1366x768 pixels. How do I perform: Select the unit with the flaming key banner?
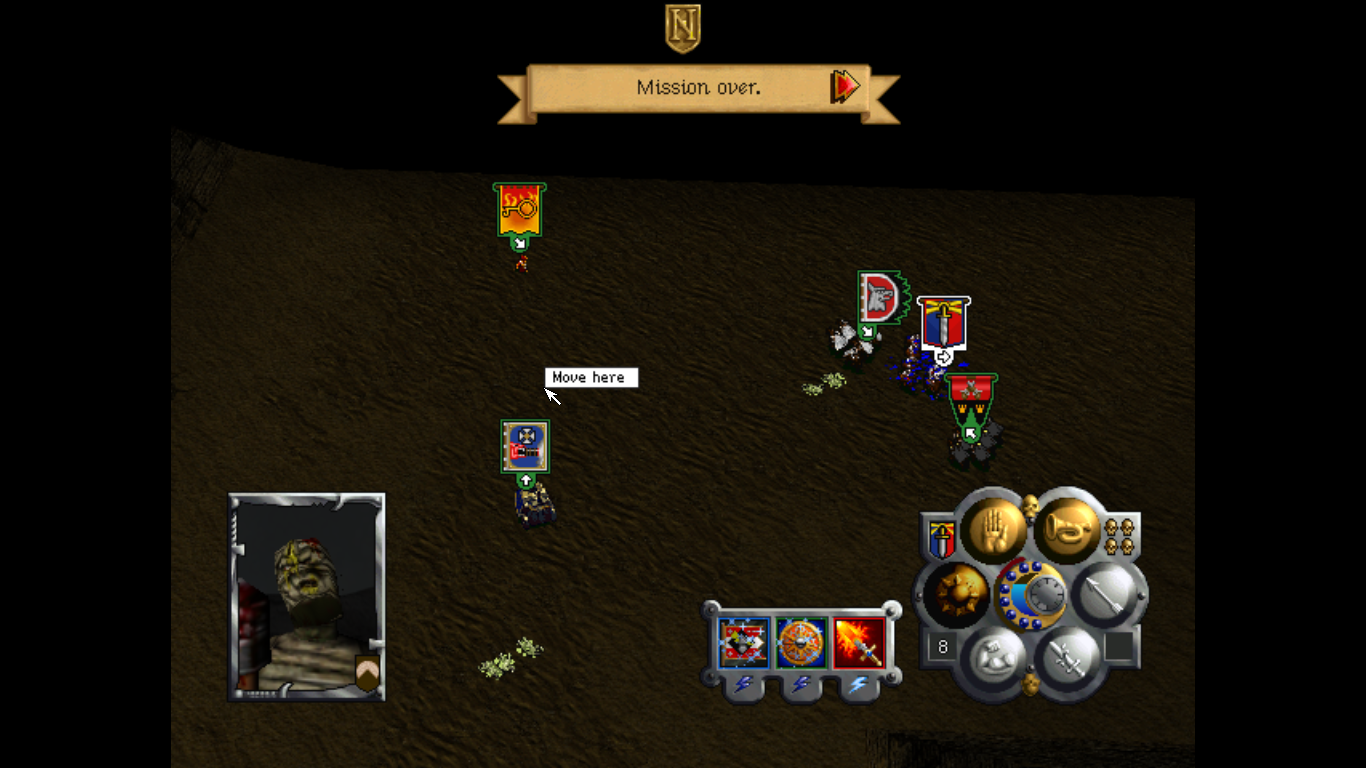pos(519,209)
